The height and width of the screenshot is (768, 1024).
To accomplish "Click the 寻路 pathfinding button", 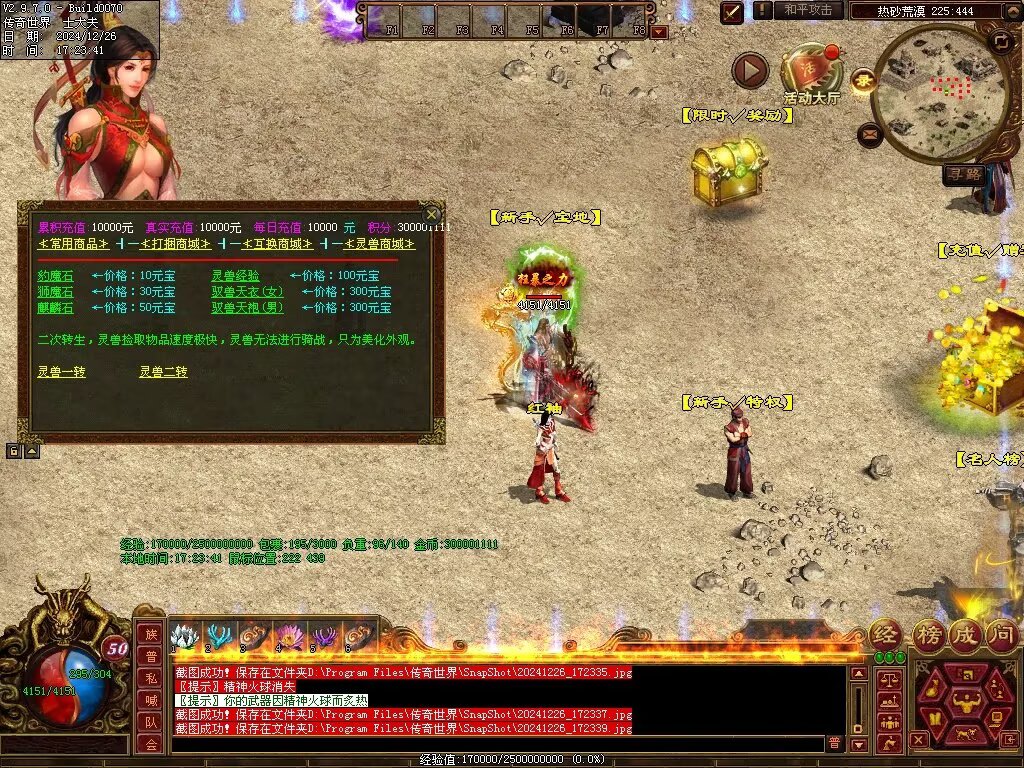I will [x=965, y=174].
